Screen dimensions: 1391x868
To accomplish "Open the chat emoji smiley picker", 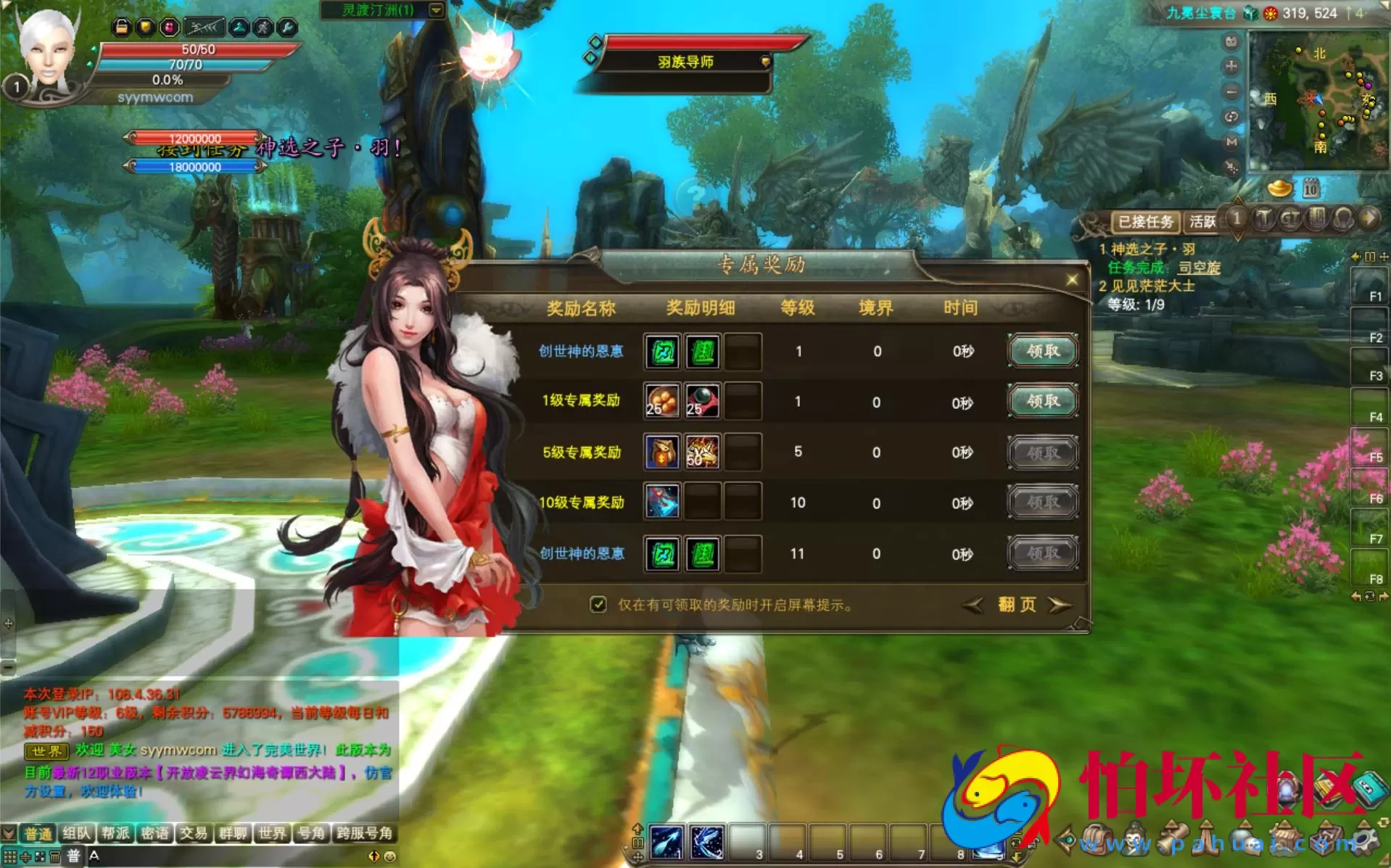I will click(390, 856).
